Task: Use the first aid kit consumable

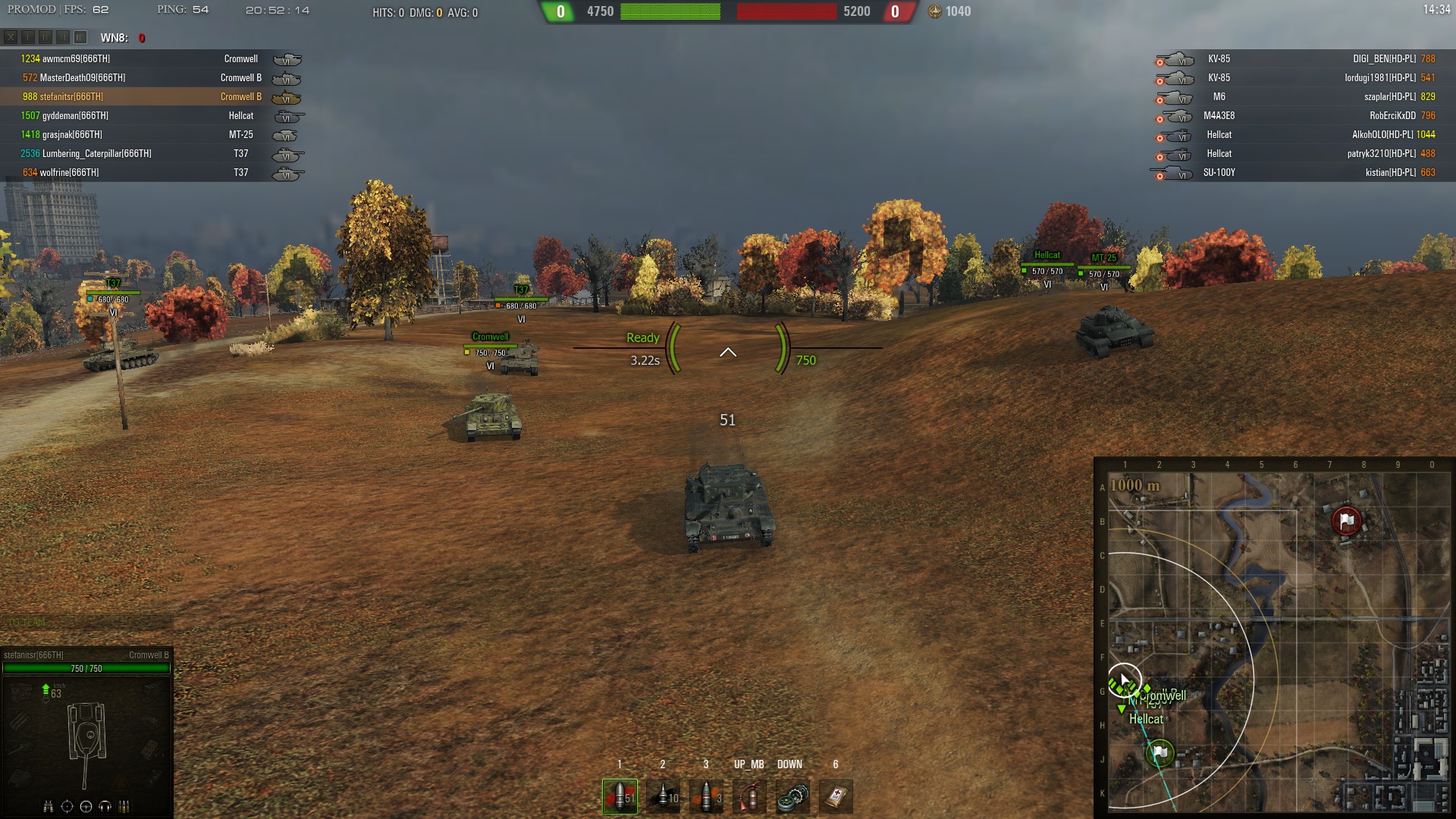Action: (x=836, y=796)
